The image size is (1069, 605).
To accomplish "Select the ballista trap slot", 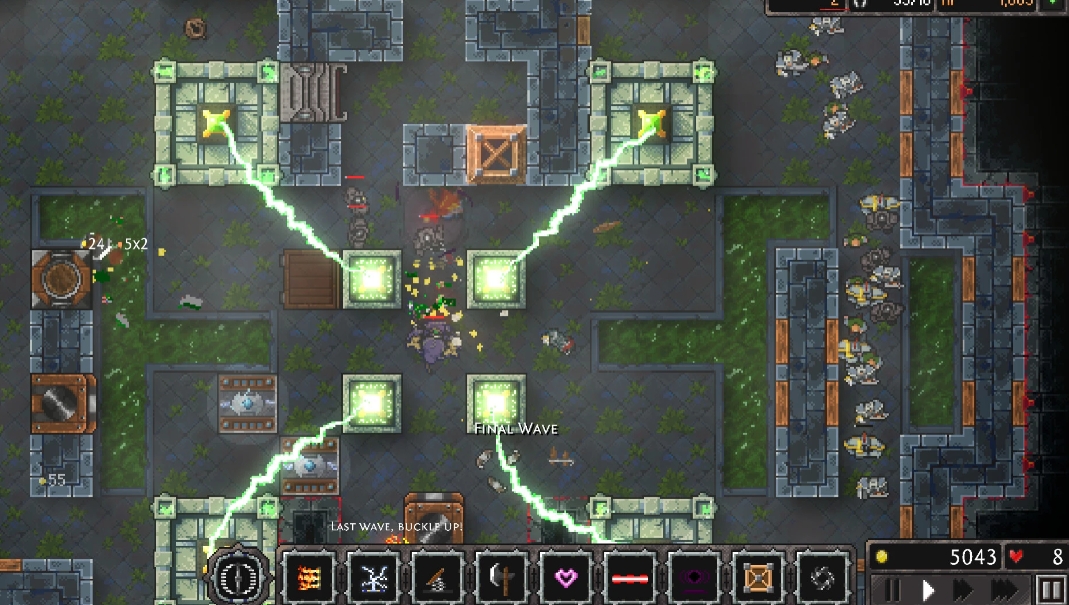I will pyautogui.click(x=437, y=577).
